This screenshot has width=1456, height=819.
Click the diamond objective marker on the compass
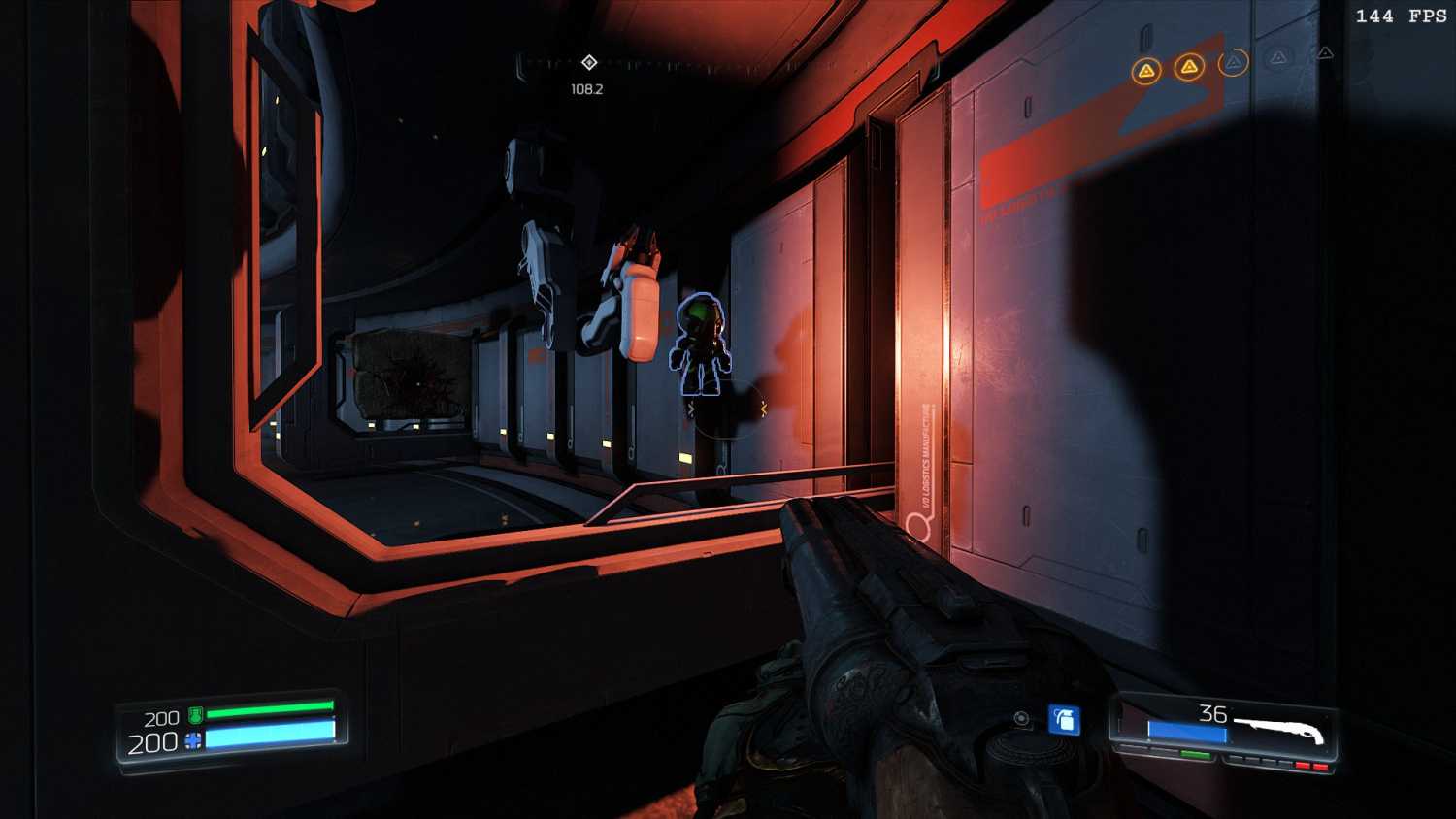pyautogui.click(x=589, y=62)
